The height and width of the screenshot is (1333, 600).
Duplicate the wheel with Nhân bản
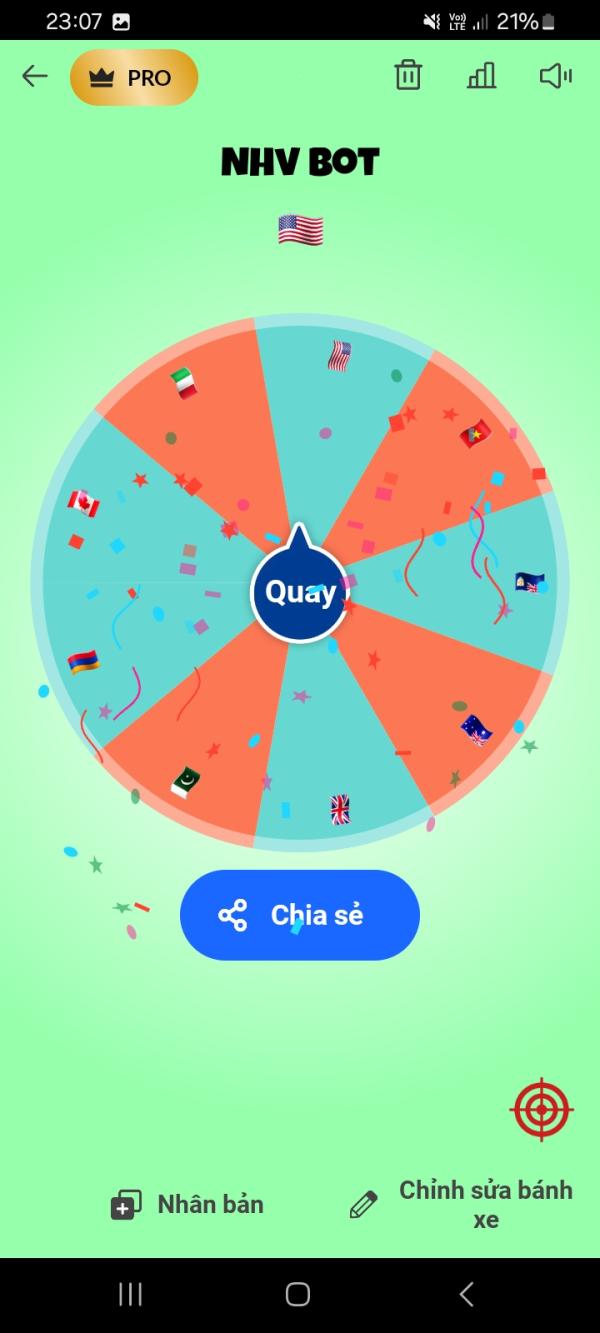pyautogui.click(x=187, y=1205)
